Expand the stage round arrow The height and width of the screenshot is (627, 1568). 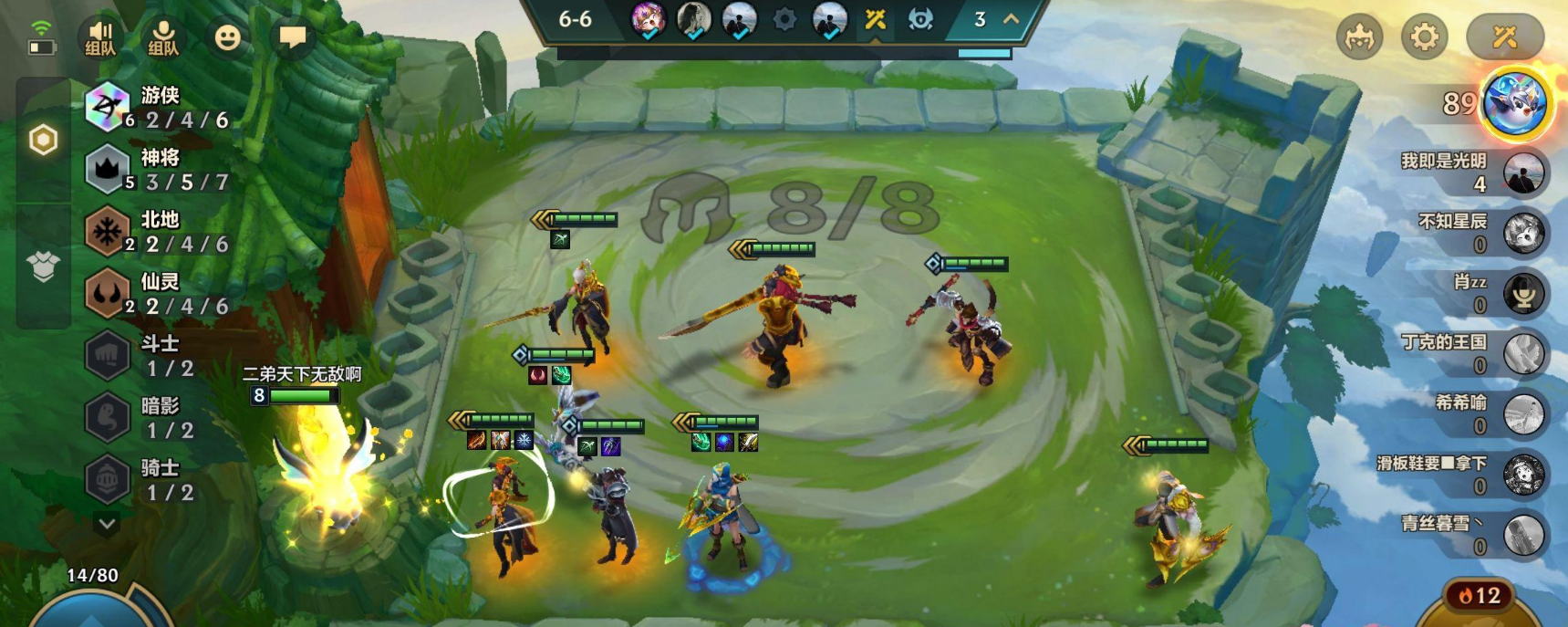pyautogui.click(x=1011, y=19)
